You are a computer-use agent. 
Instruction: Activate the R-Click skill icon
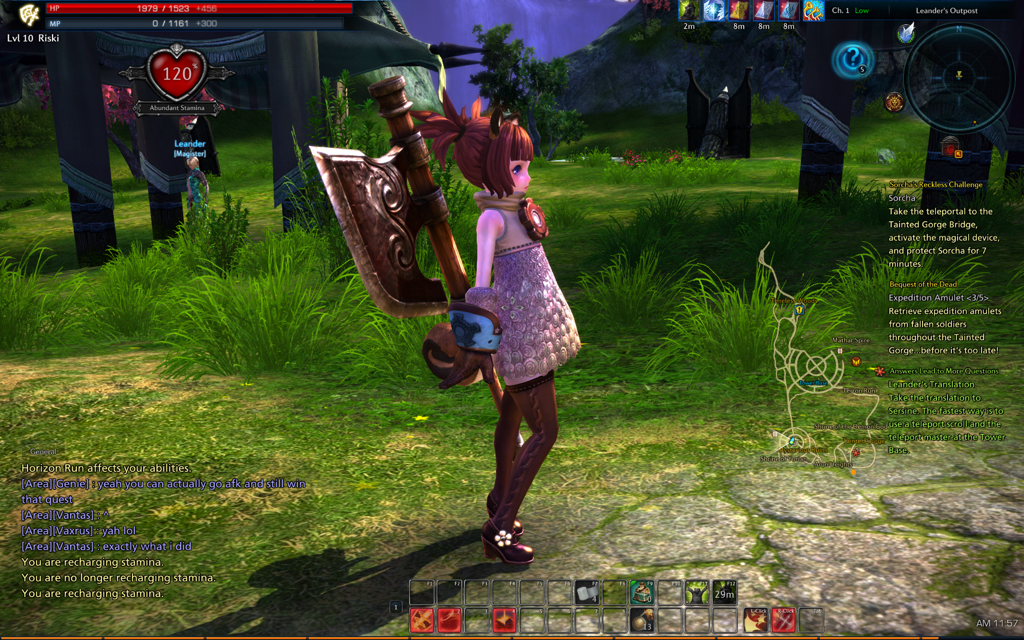pyautogui.click(x=784, y=620)
